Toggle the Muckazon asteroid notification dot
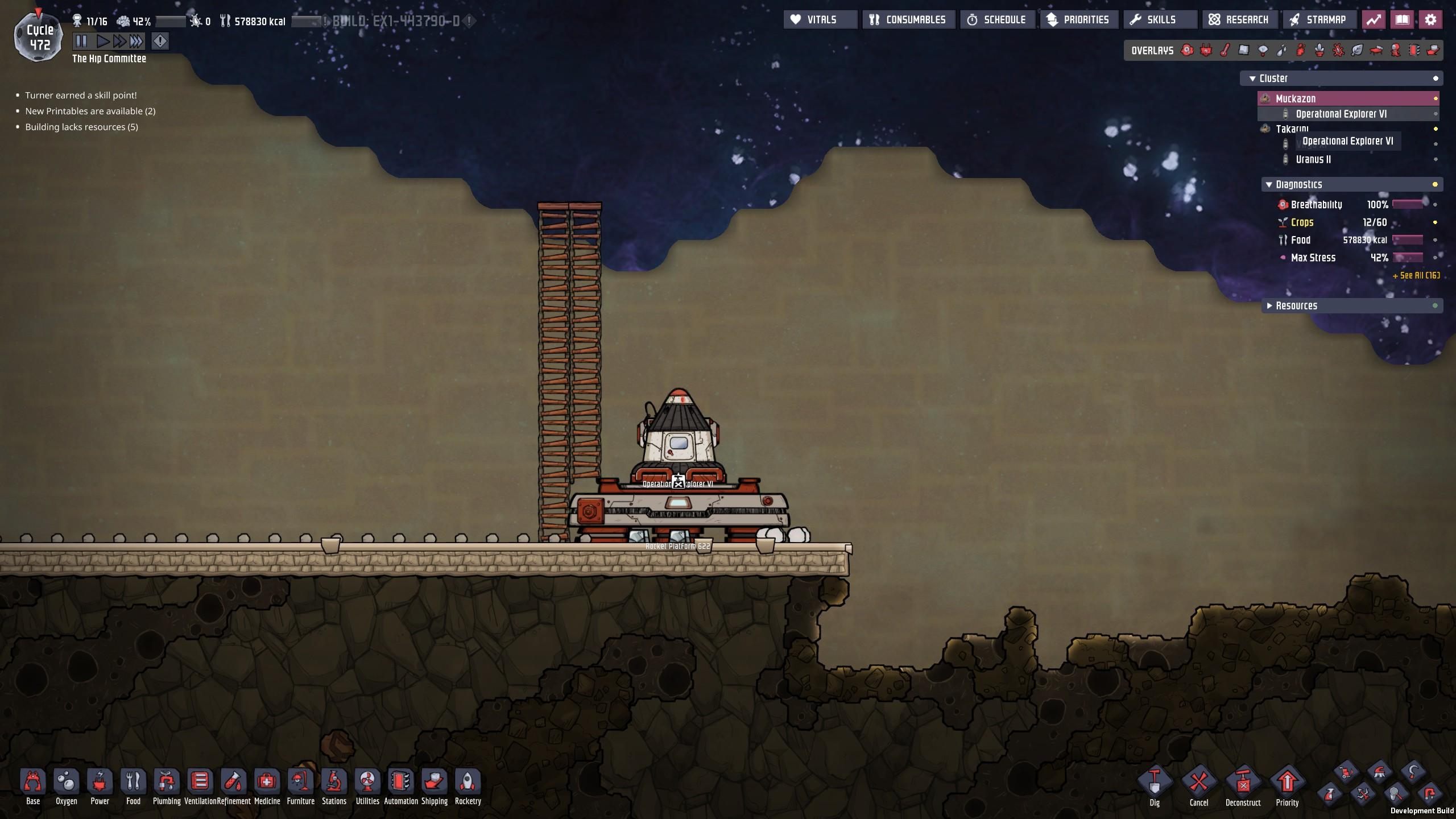 click(1436, 98)
